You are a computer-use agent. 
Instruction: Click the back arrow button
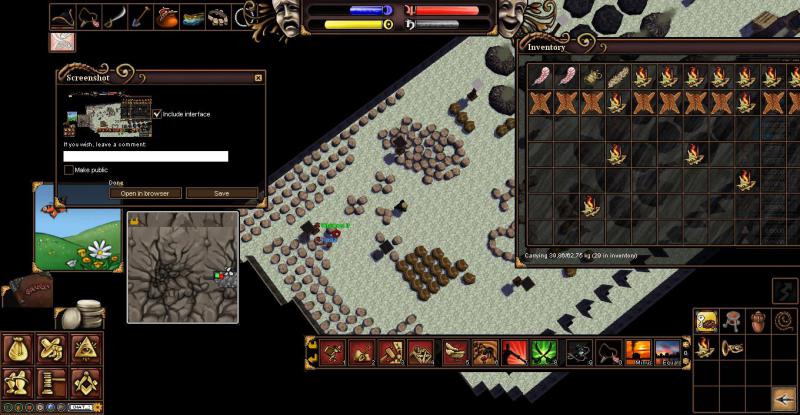click(783, 398)
